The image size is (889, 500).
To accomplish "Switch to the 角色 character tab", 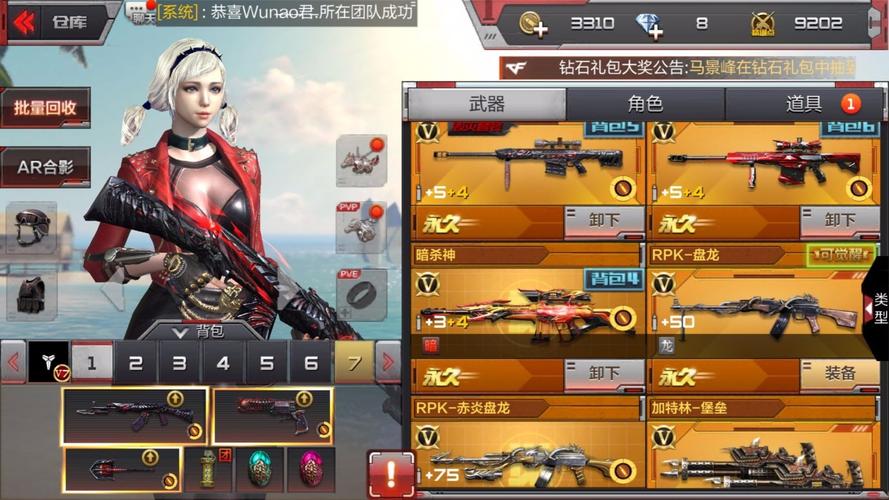I will tap(645, 104).
